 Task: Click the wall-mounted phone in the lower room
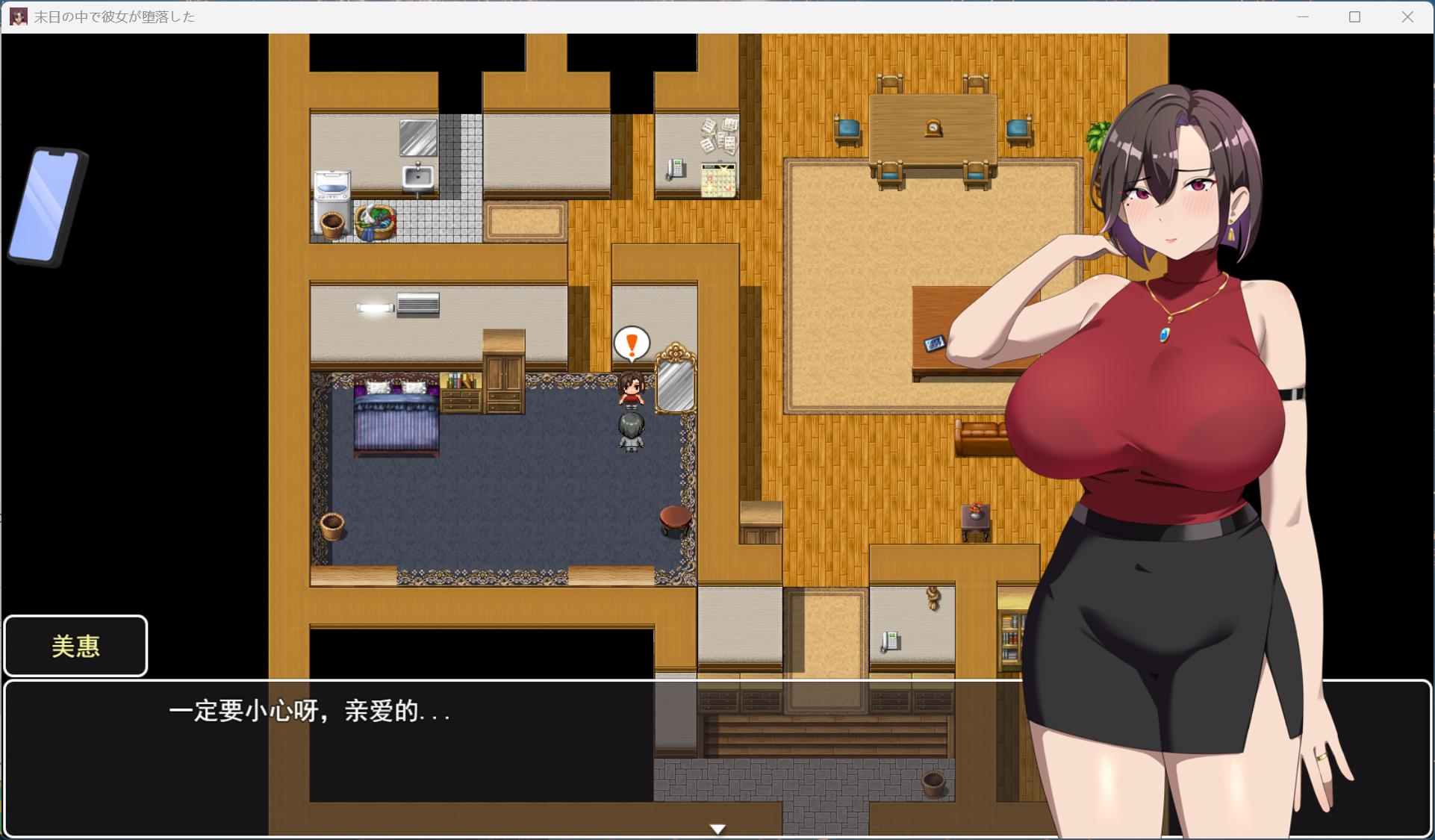pos(891,642)
